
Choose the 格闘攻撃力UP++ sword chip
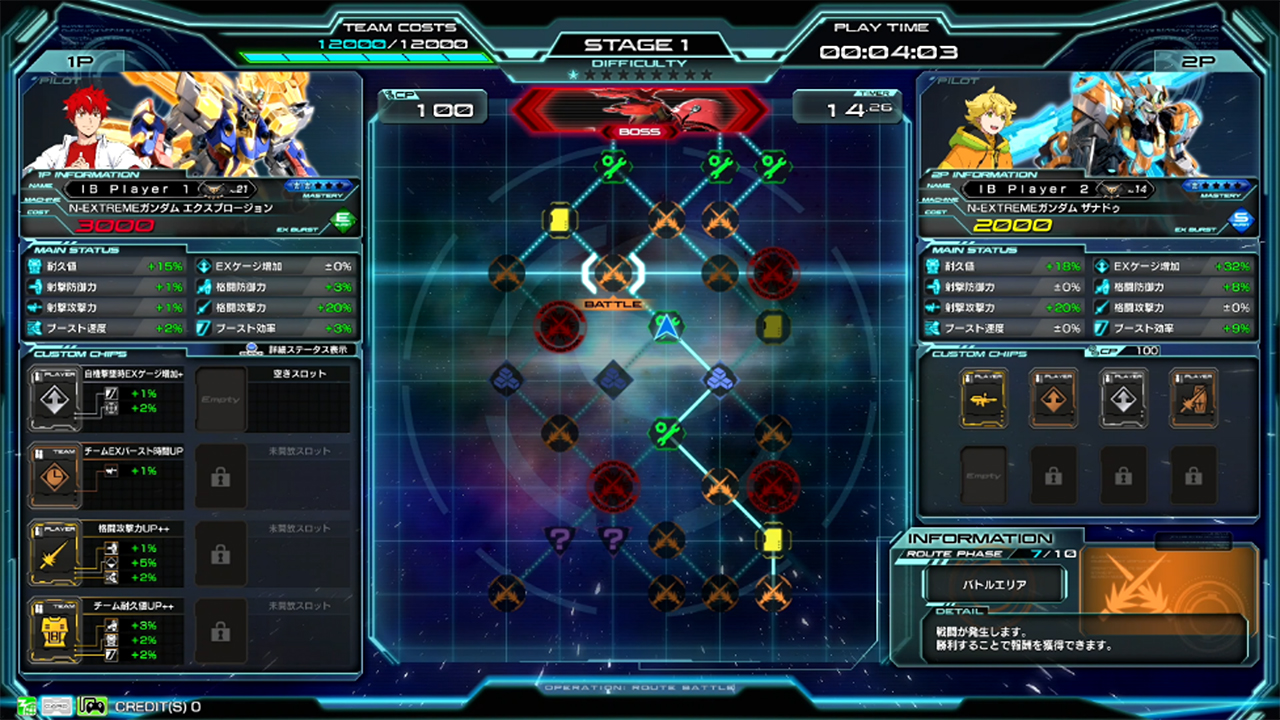53,555
